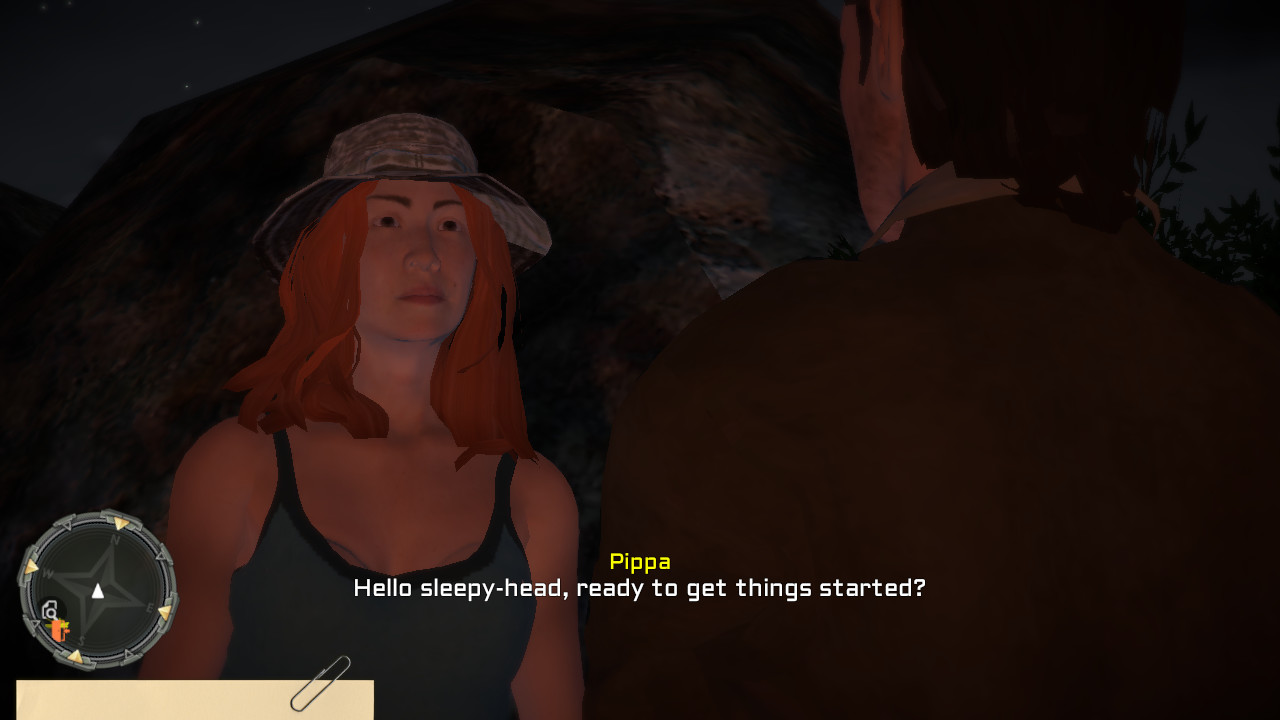
Task: Click the gold triangle marker at the compass bottom
Action: 77,655
